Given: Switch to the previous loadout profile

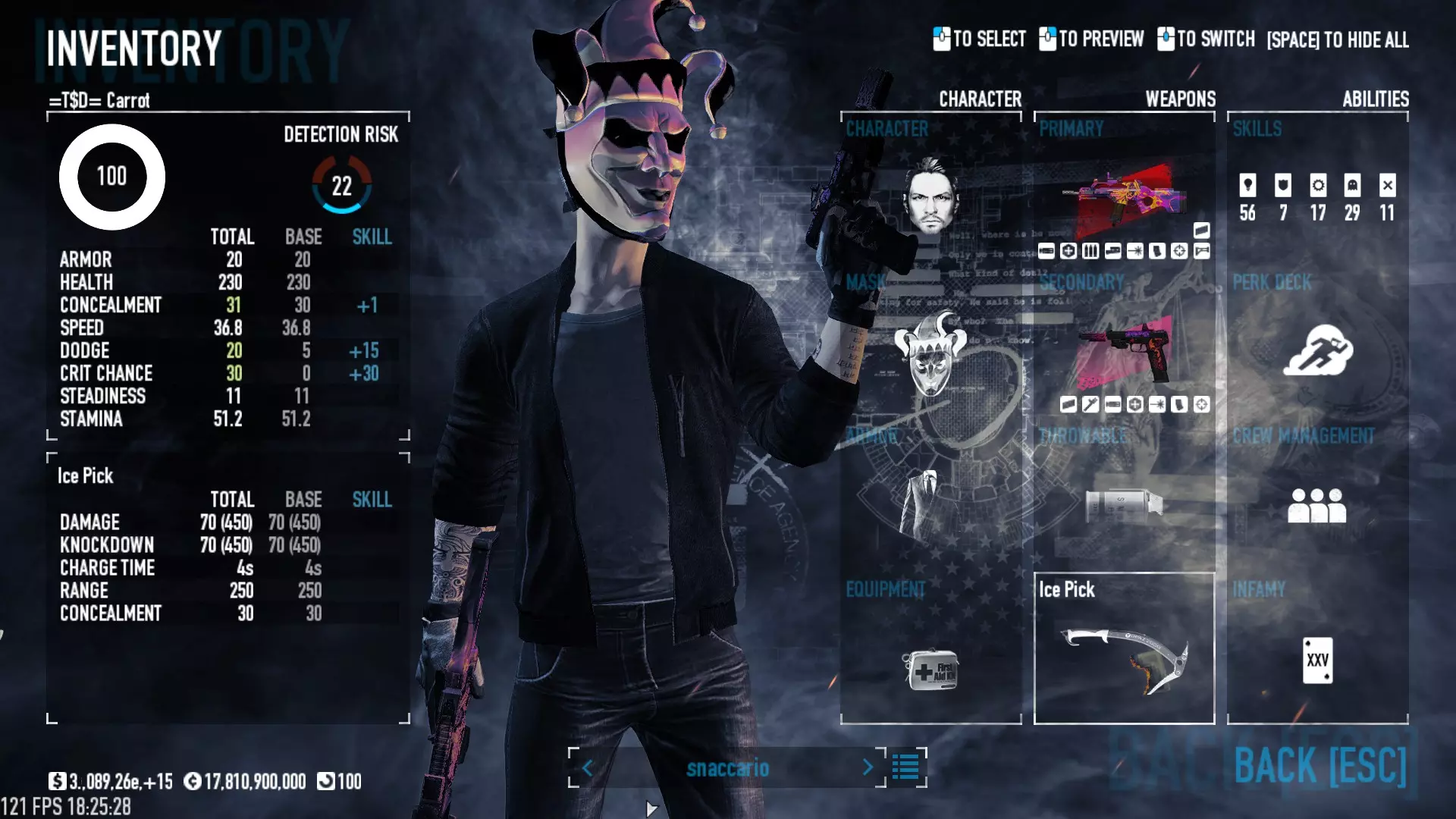Looking at the screenshot, I should click(x=587, y=767).
